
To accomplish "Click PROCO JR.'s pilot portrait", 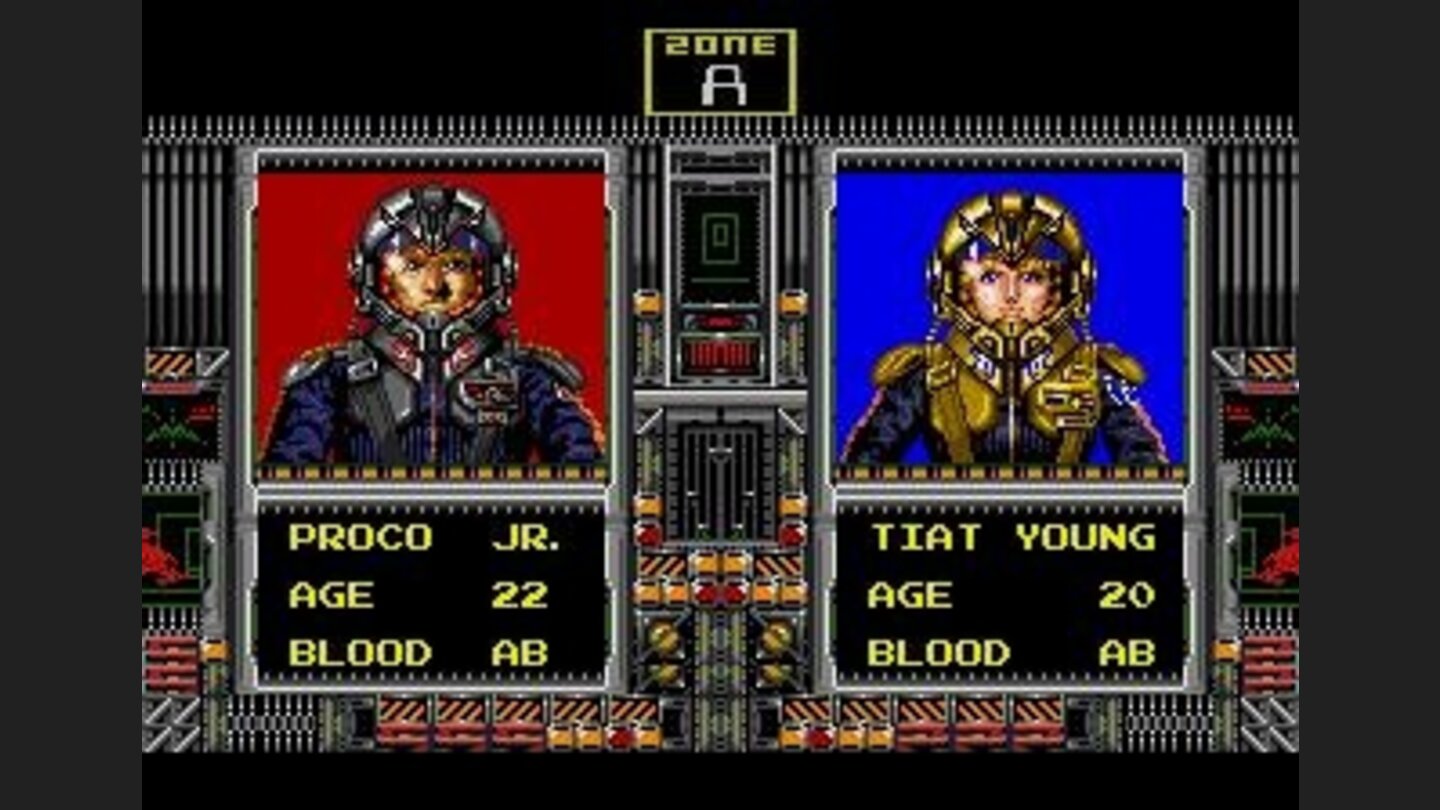I will [430, 310].
